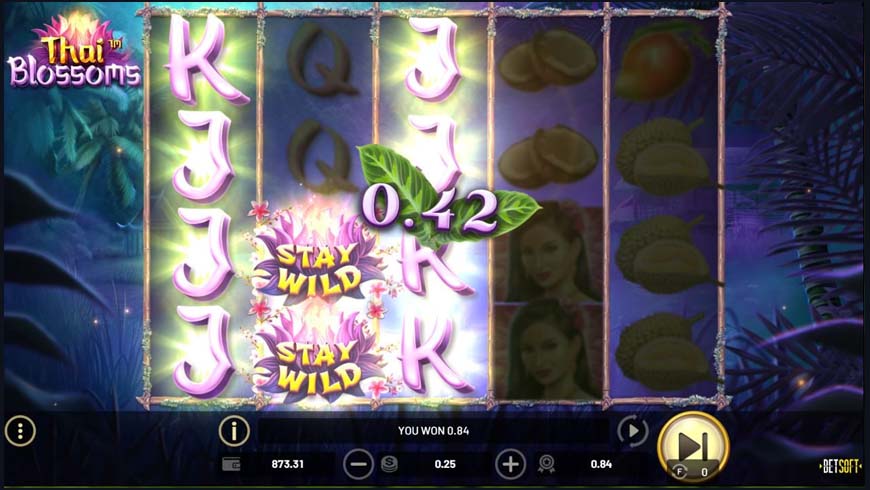The image size is (870, 490).
Task: Open the three-dot options menu
Action: (20, 431)
